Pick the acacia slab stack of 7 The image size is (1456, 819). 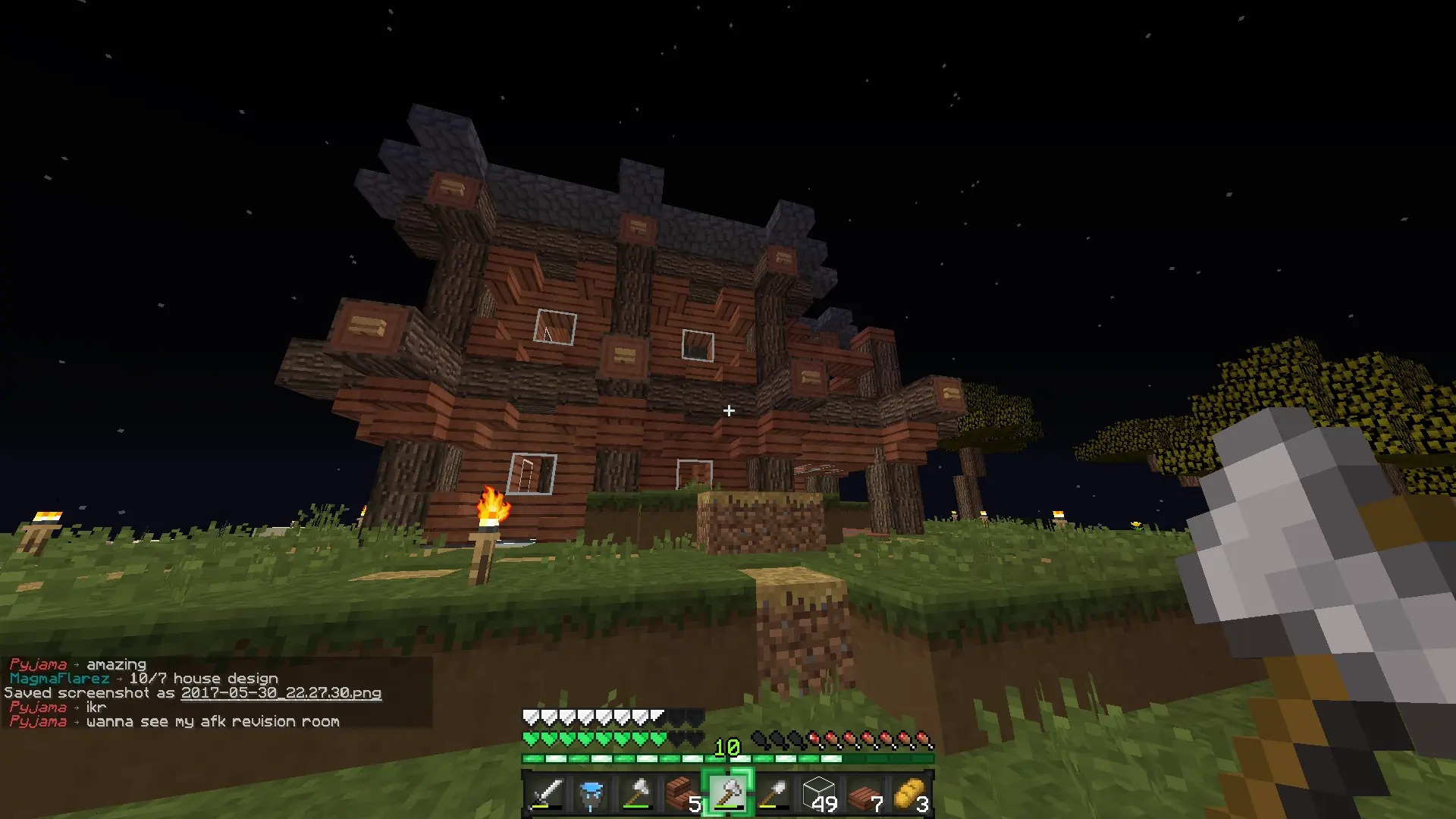pyautogui.click(x=864, y=794)
